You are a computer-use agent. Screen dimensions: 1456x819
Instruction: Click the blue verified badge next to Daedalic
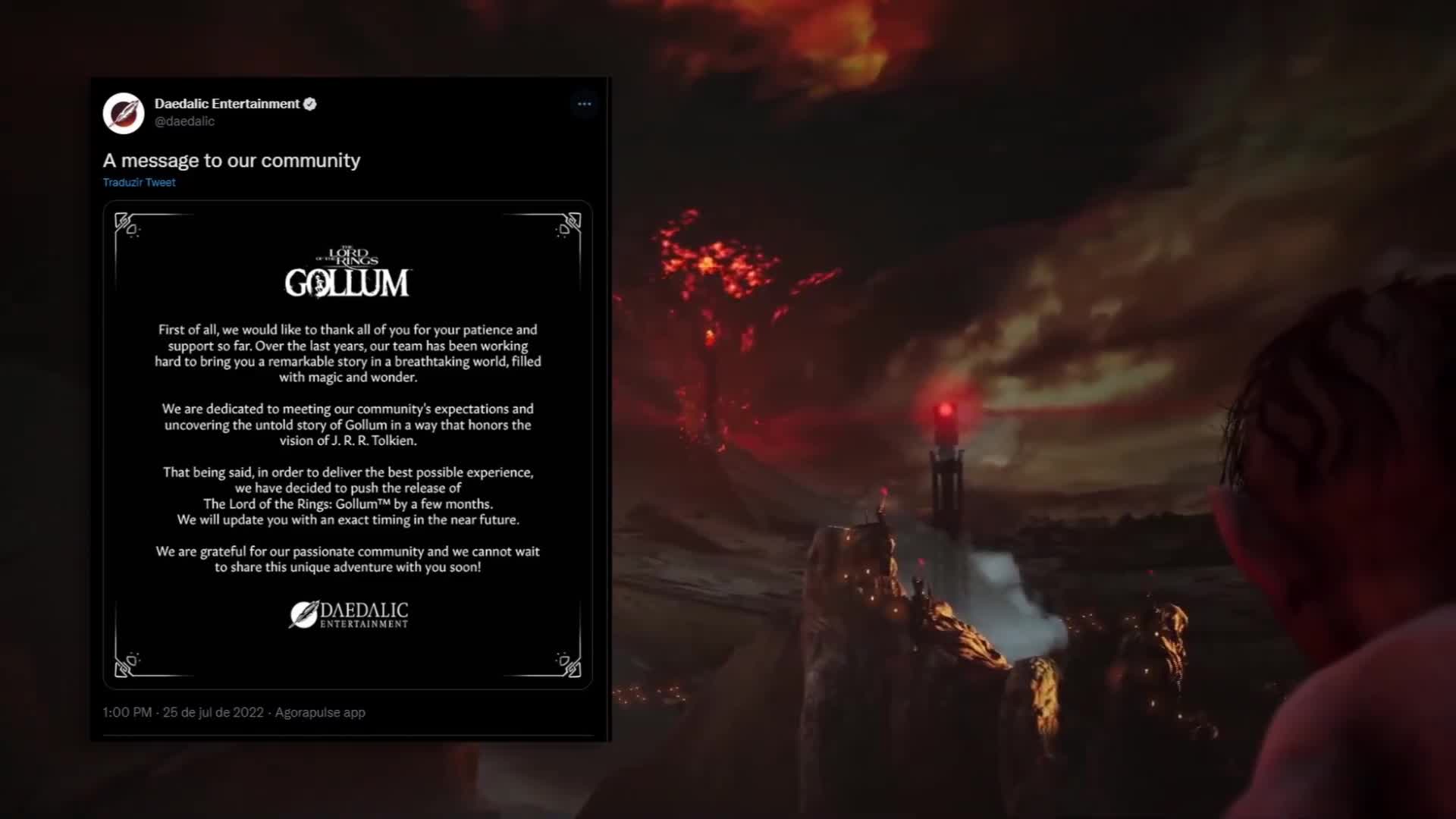point(310,104)
